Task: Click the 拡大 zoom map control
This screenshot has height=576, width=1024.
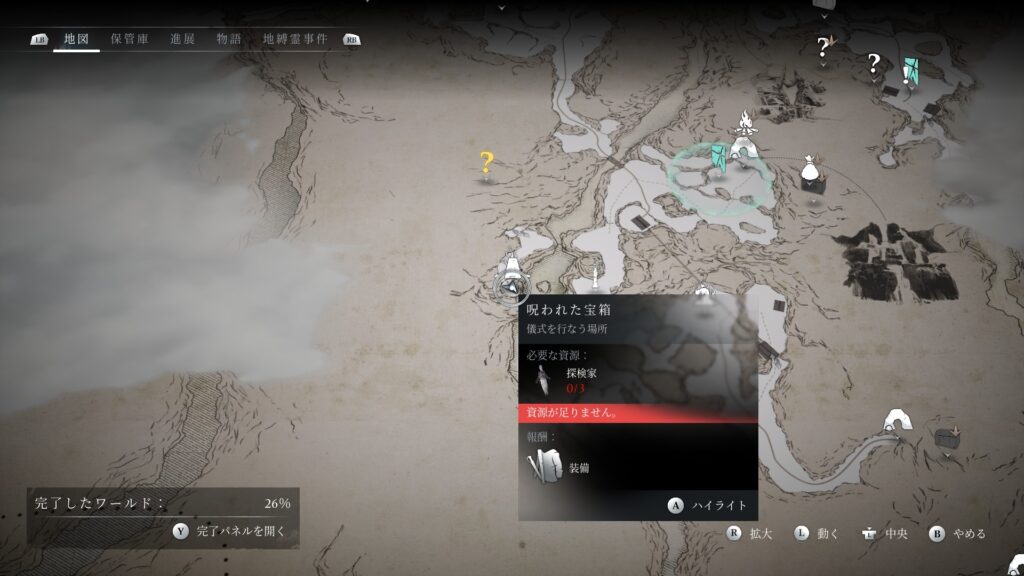Action: 751,534
